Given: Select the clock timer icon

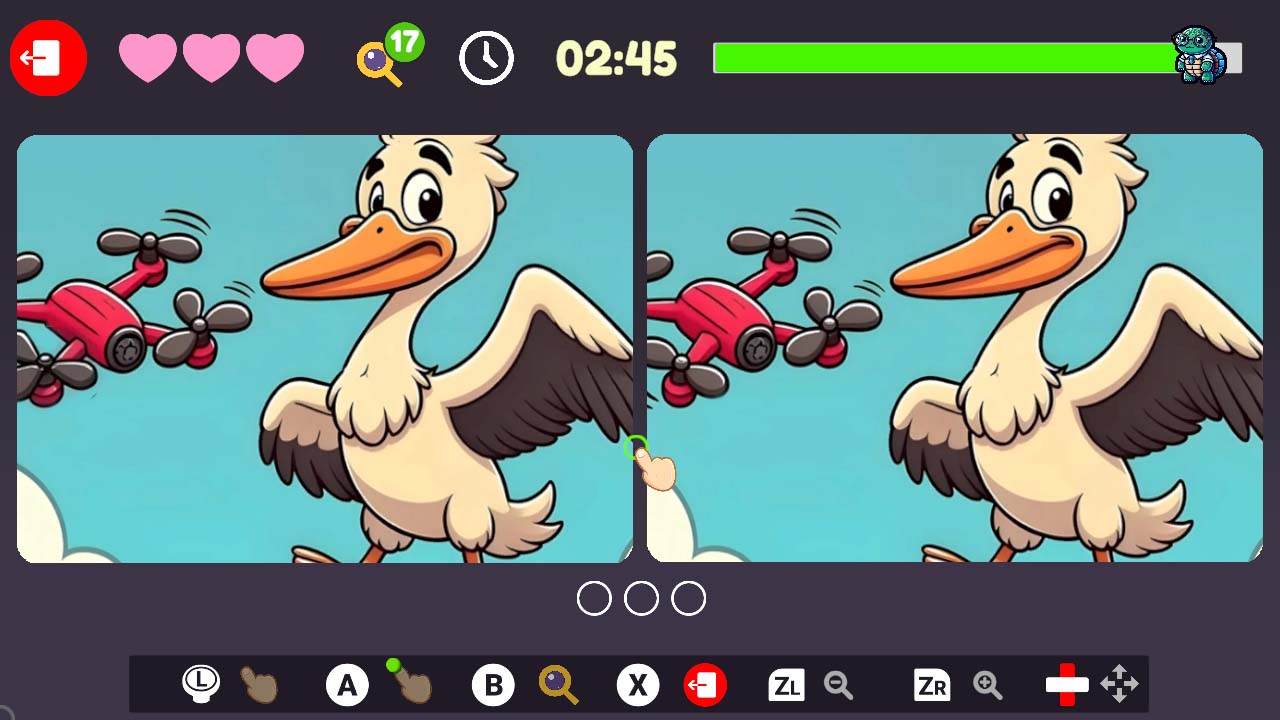Looking at the screenshot, I should click(486, 58).
